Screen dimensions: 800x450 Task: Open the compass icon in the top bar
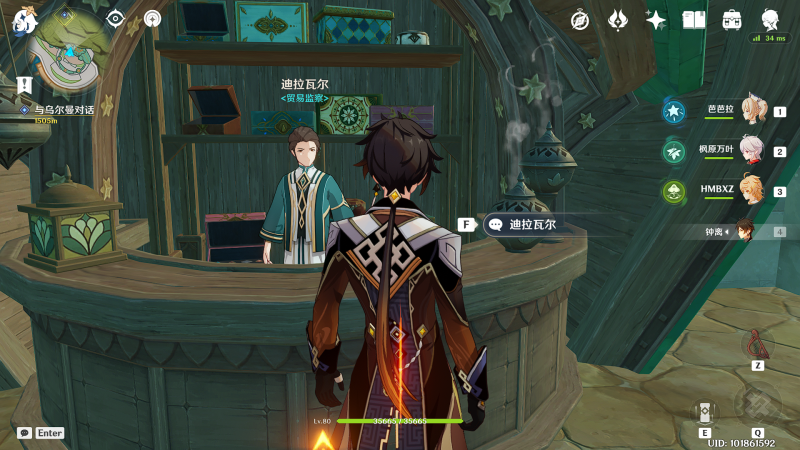pos(580,19)
